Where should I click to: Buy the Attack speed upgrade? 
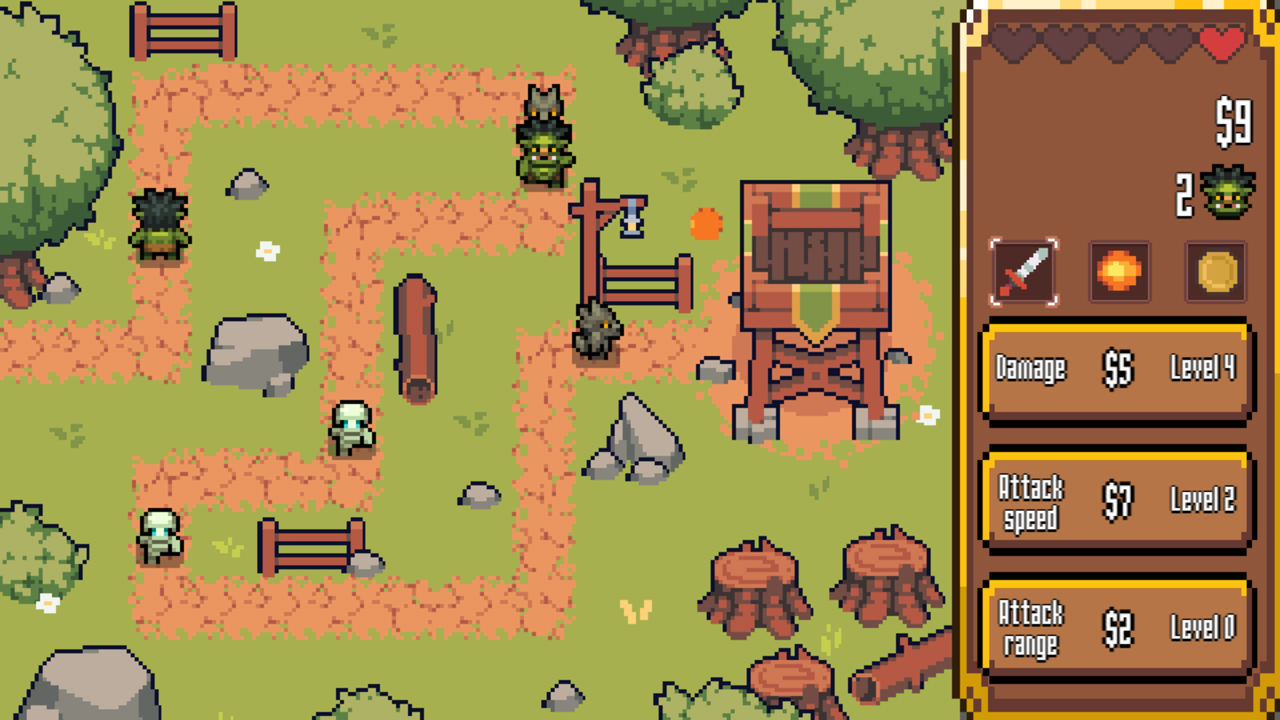click(1115, 498)
